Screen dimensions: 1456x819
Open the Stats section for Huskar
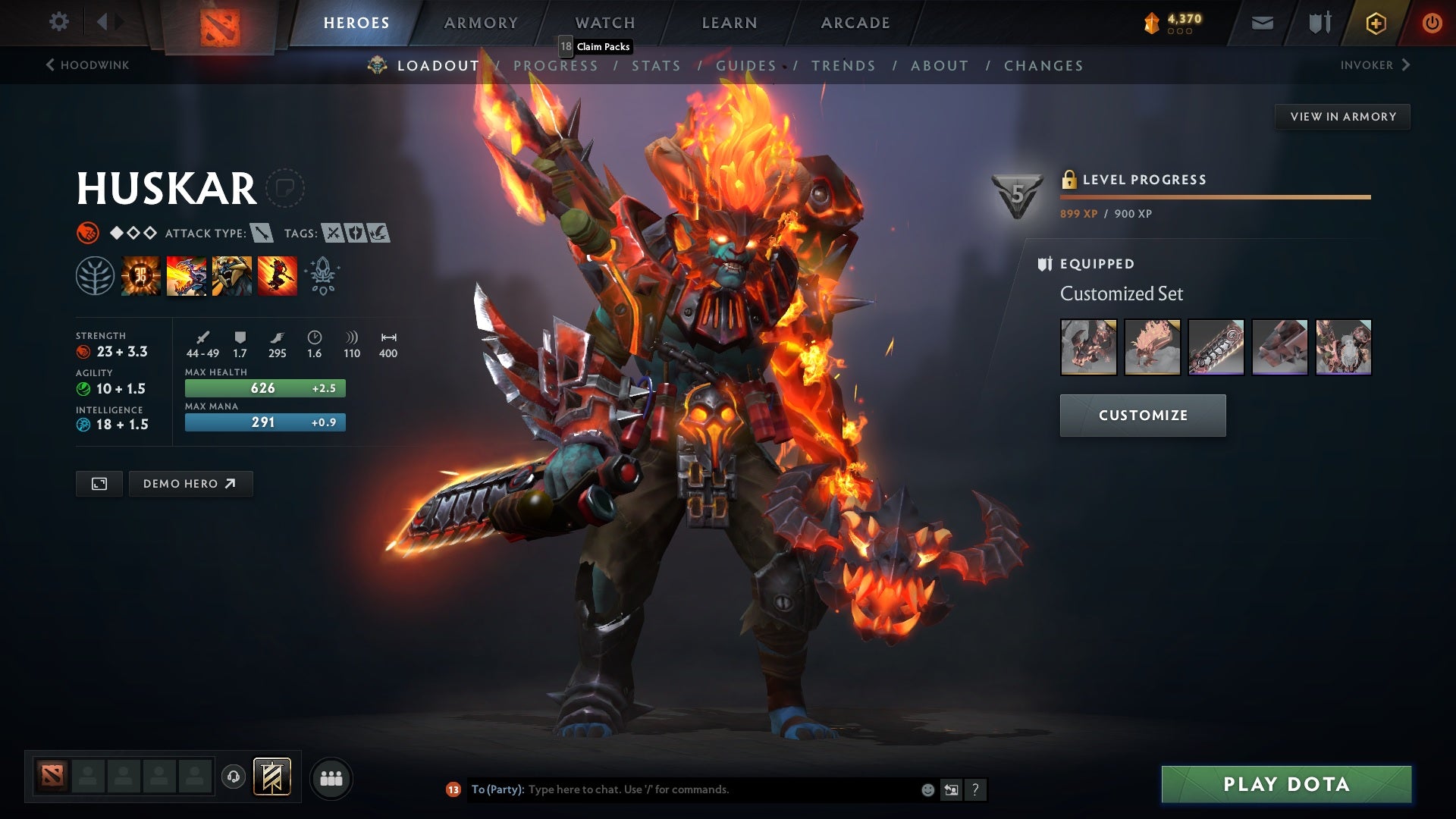point(657,66)
